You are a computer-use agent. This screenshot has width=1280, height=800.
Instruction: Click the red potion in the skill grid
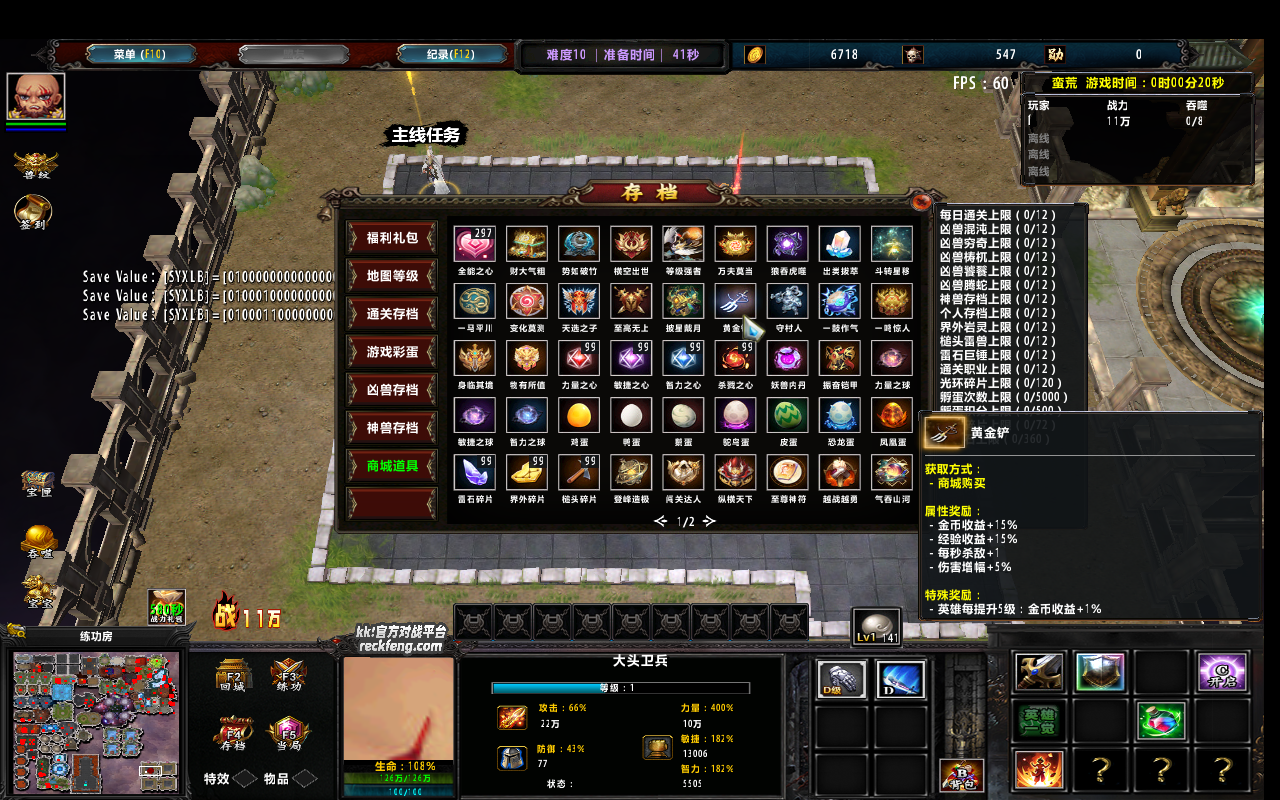[1161, 720]
